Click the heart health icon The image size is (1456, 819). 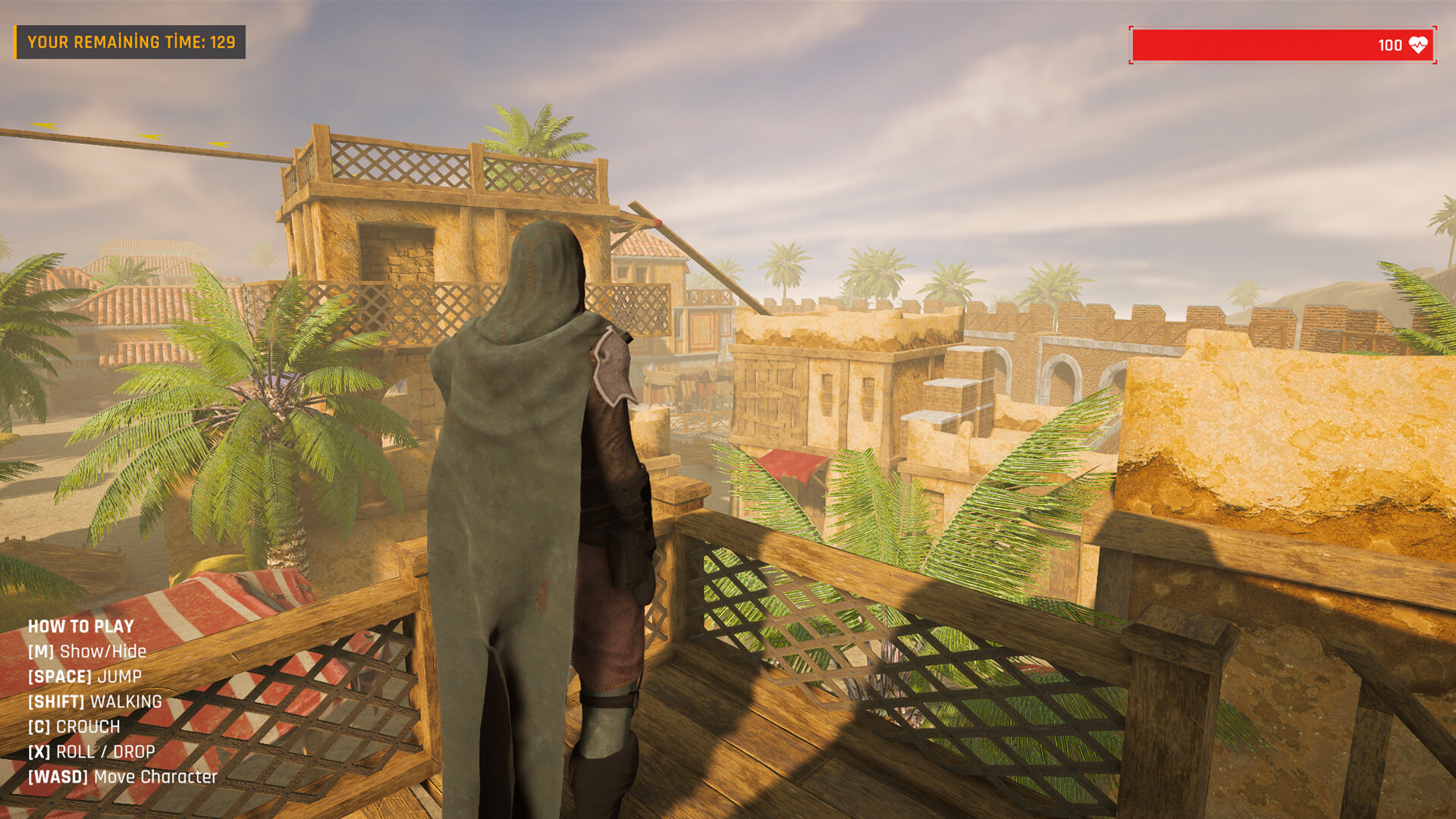pos(1417,44)
